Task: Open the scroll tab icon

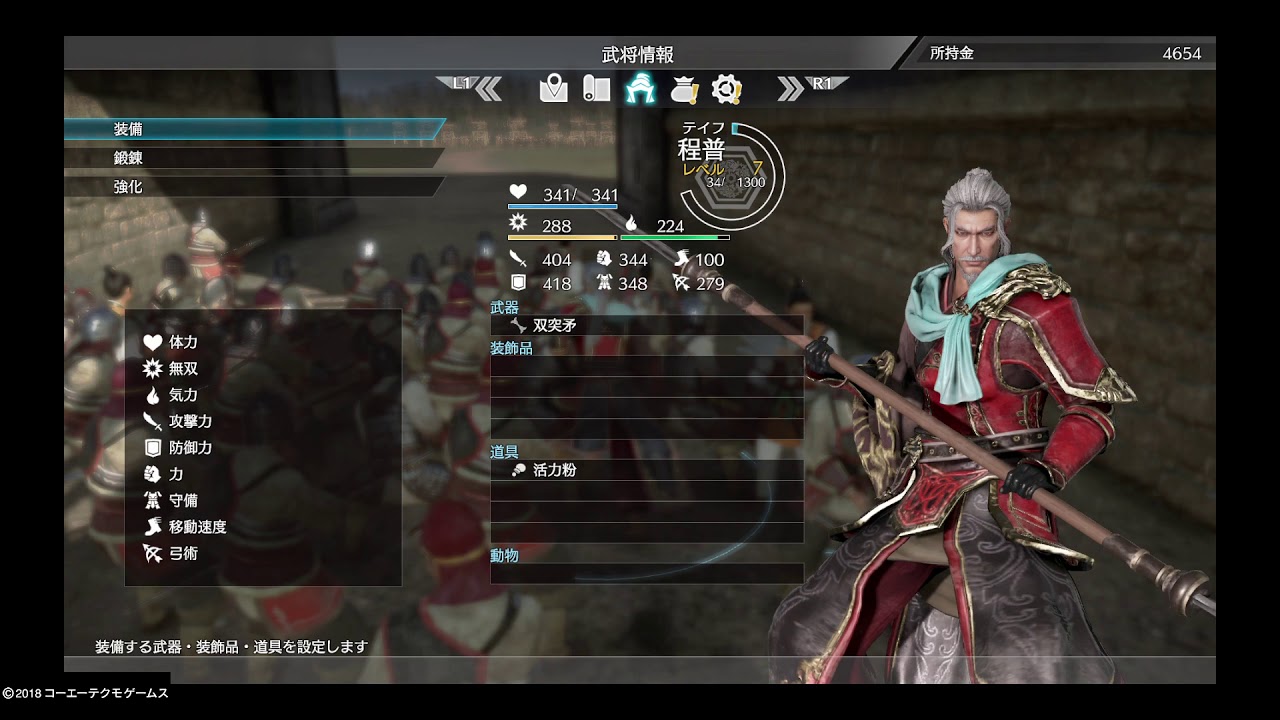Action: tap(597, 89)
